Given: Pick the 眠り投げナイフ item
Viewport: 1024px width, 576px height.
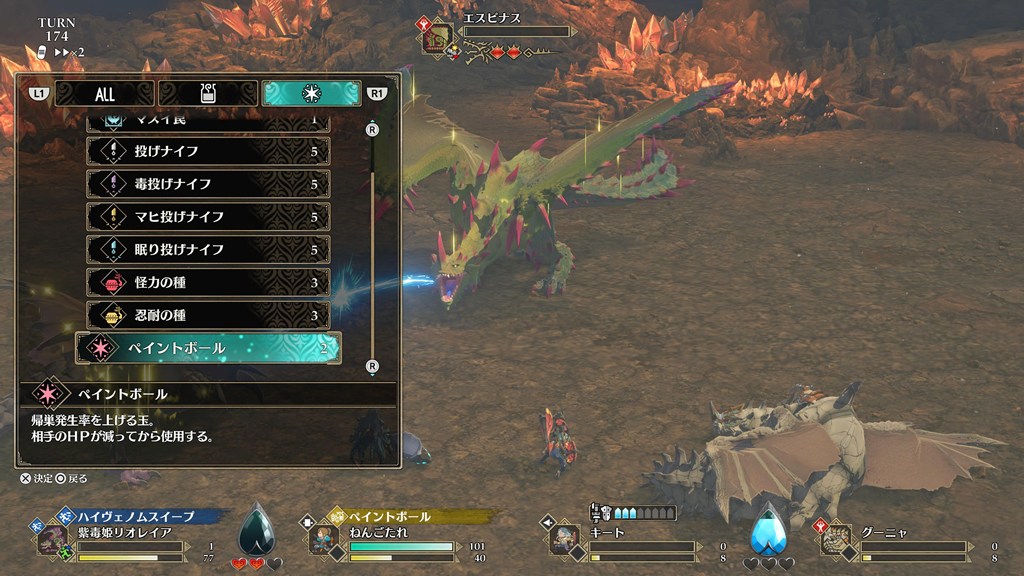Looking at the screenshot, I should [209, 249].
